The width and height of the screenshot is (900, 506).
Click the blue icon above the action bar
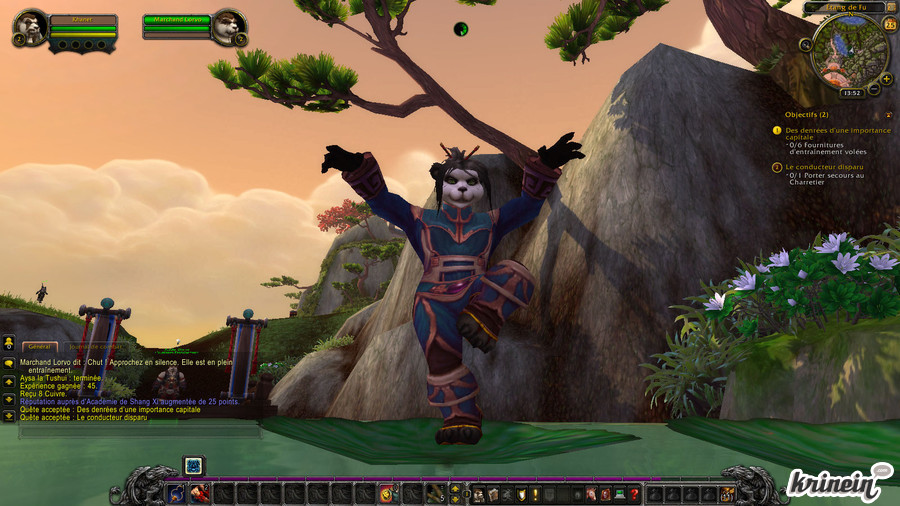pyautogui.click(x=193, y=465)
